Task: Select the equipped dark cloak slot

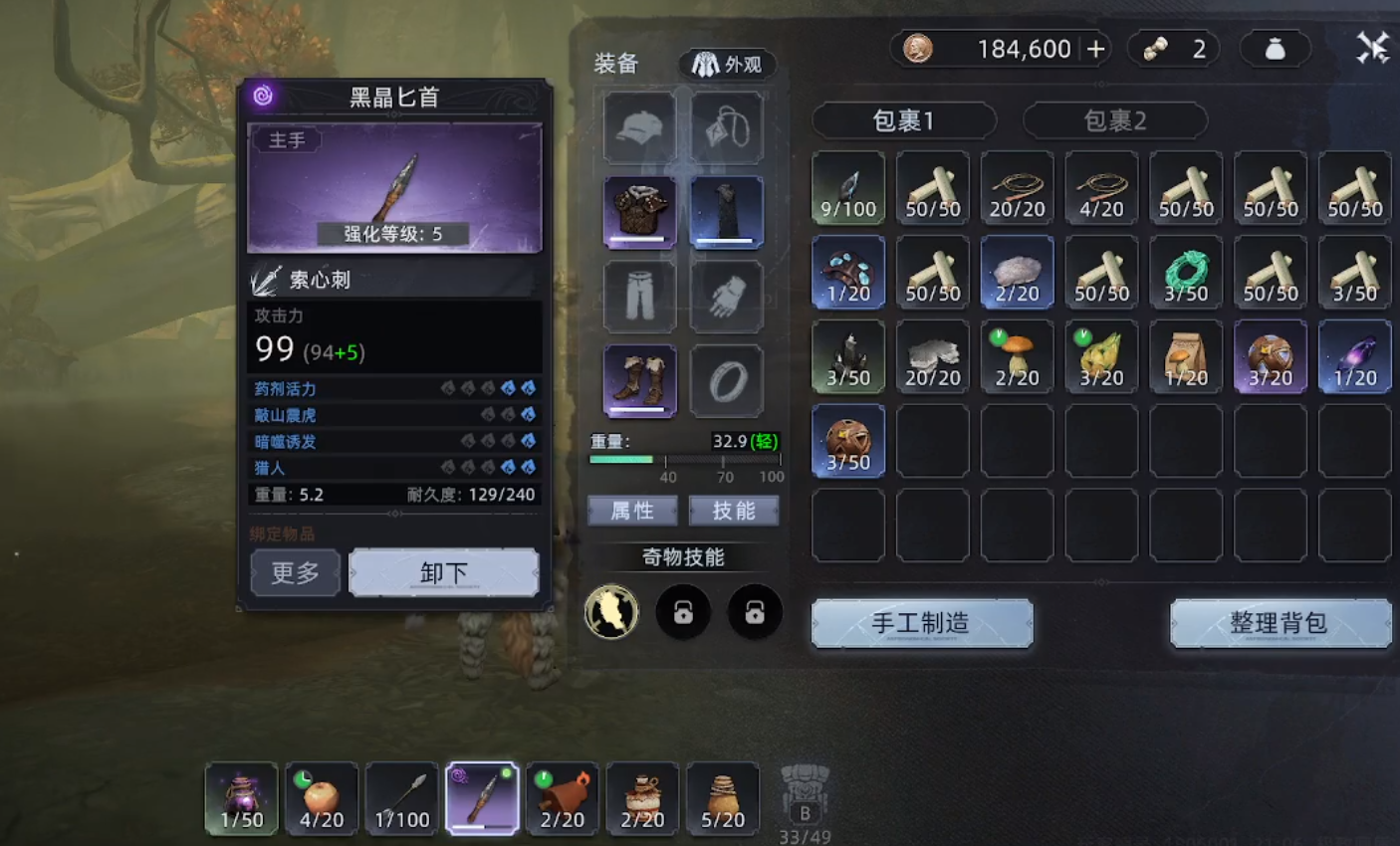Action: click(x=726, y=212)
